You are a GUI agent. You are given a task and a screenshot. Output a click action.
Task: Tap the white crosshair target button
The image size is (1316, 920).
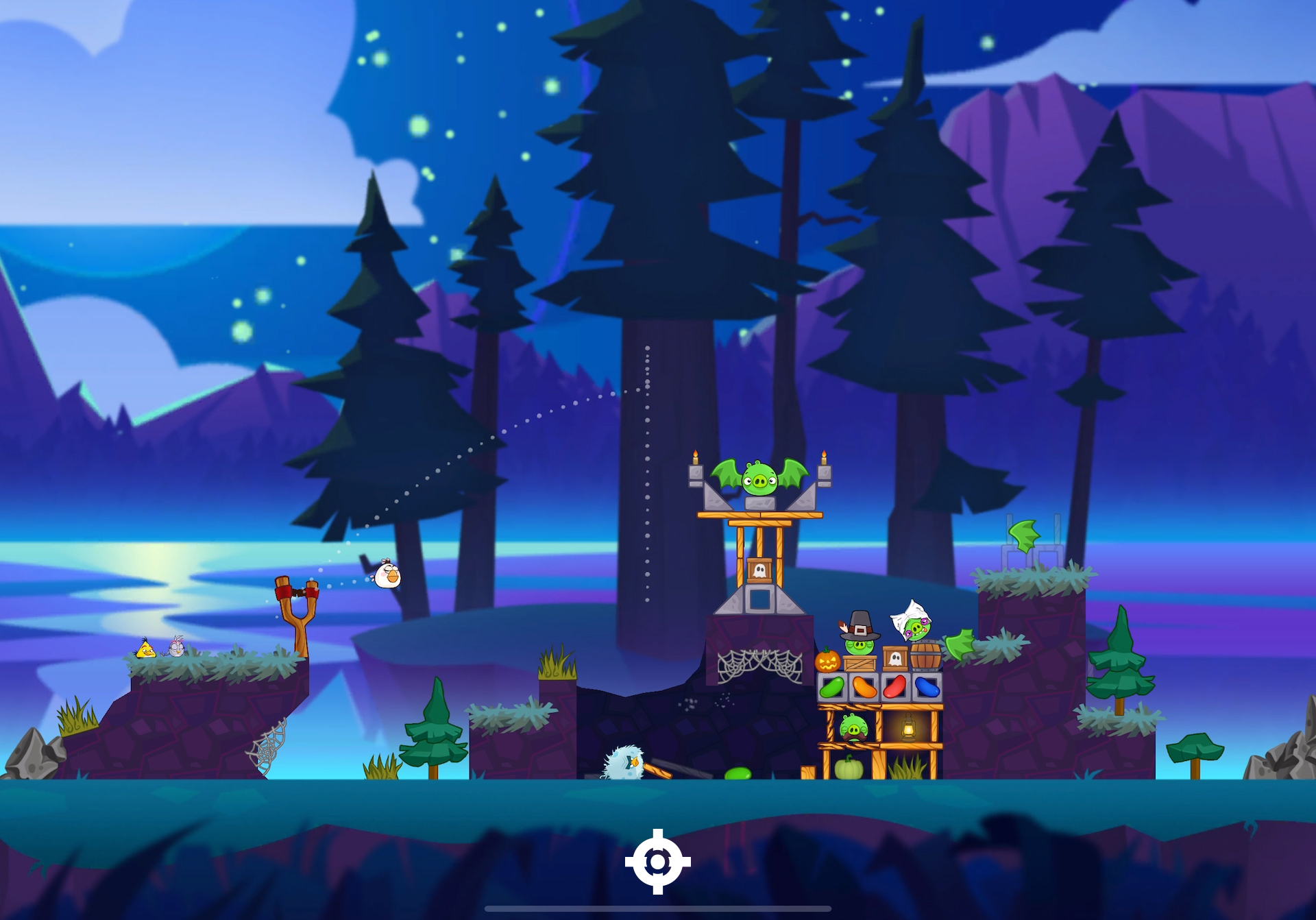657,862
